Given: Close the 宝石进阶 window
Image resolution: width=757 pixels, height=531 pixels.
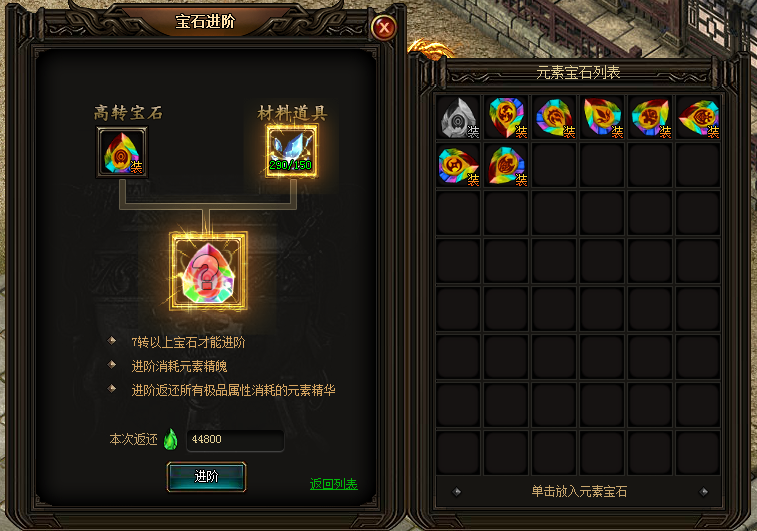Looking at the screenshot, I should (x=383, y=28).
